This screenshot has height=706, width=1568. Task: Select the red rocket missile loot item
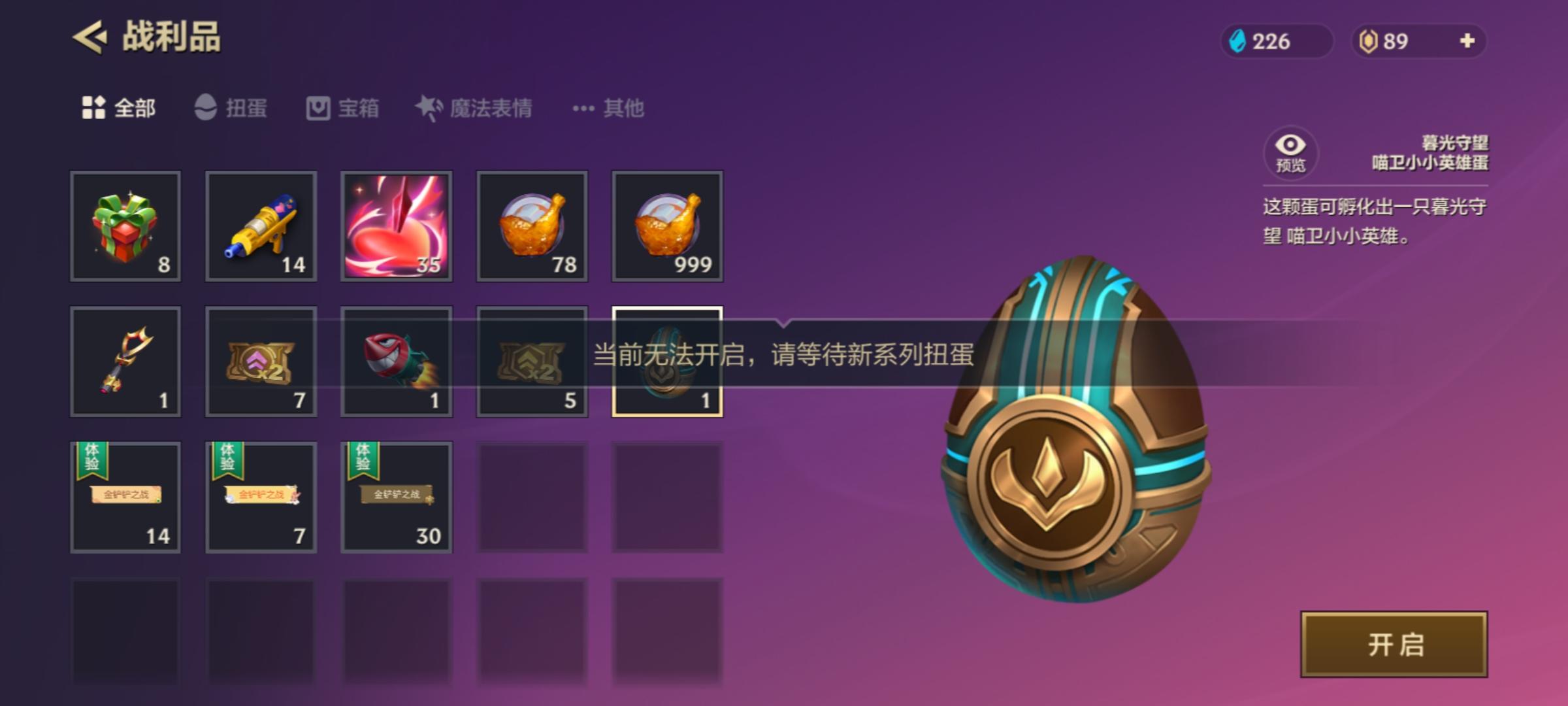coord(395,363)
